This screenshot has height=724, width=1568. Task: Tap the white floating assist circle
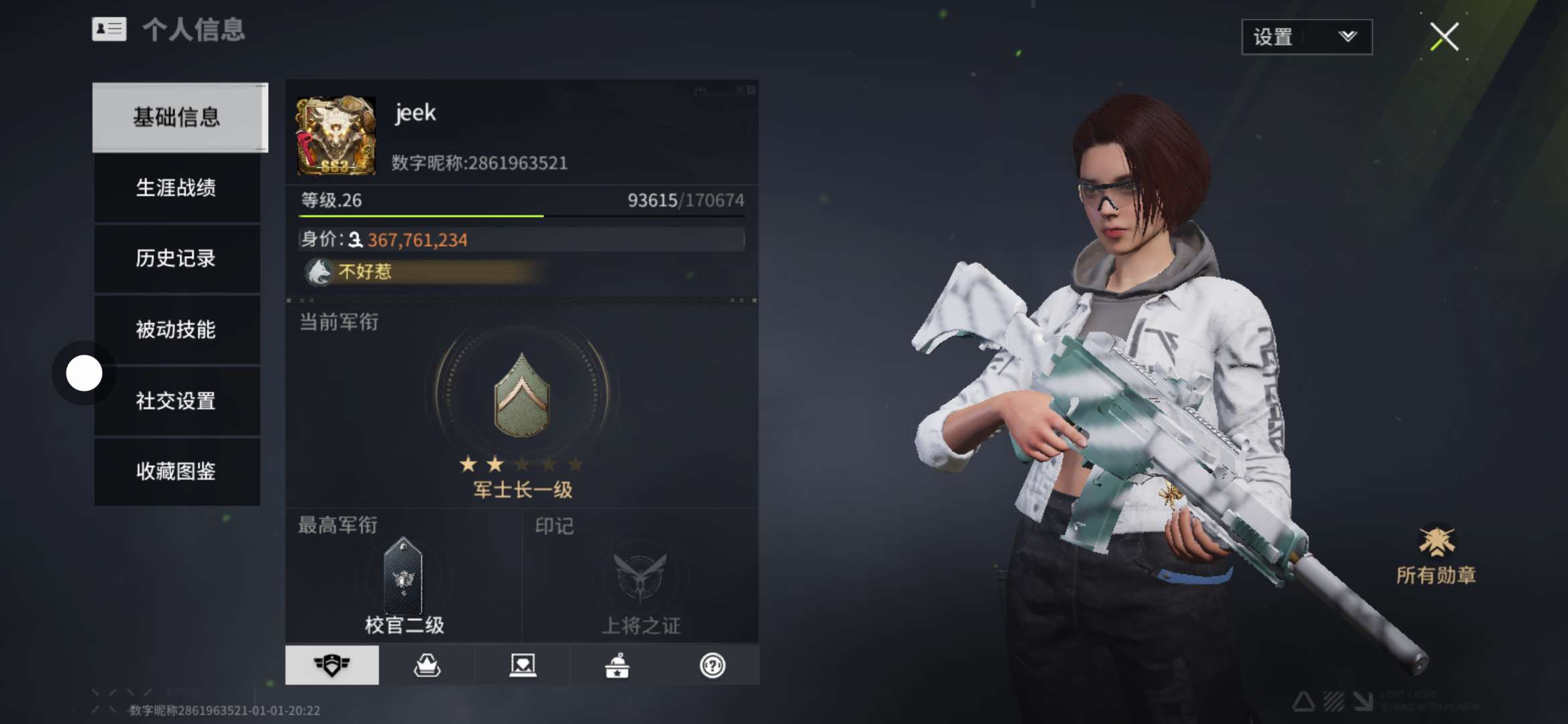[x=84, y=373]
